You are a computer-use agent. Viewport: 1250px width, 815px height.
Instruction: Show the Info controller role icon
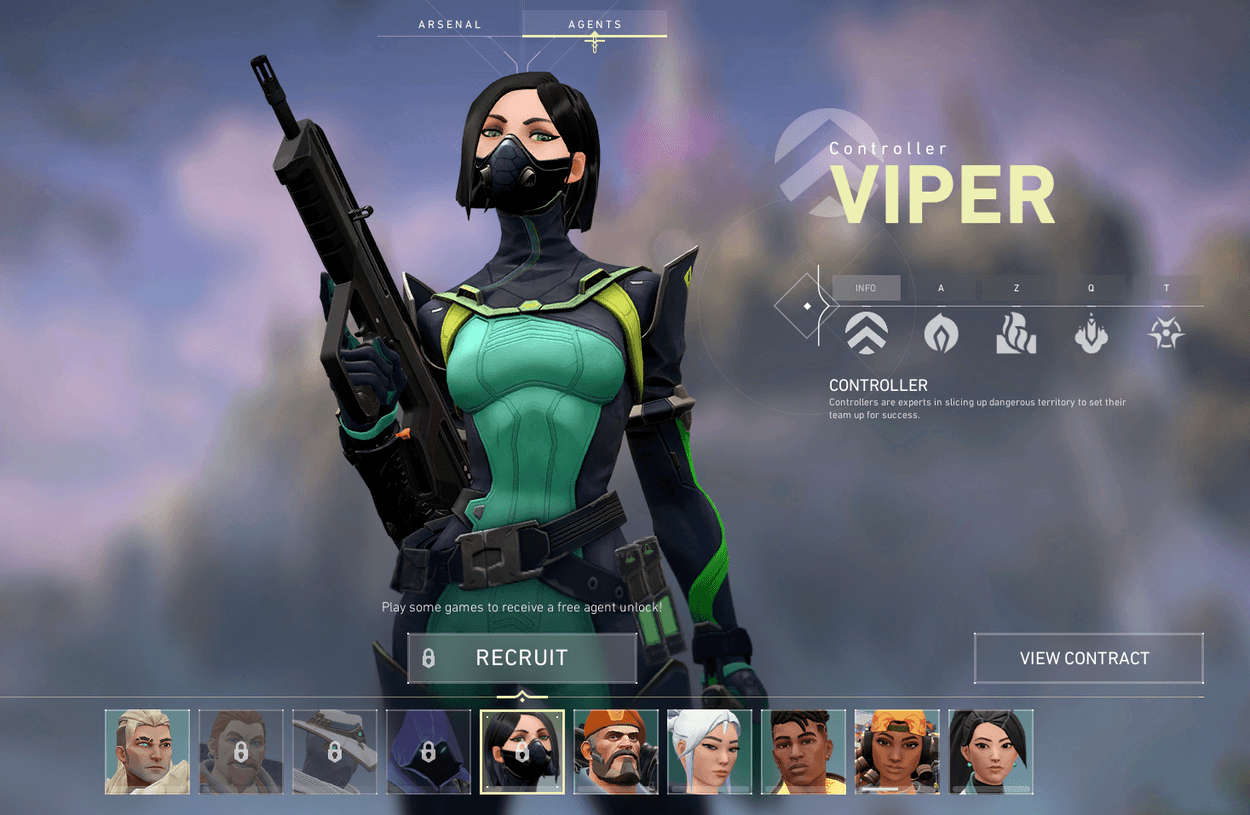[866, 332]
